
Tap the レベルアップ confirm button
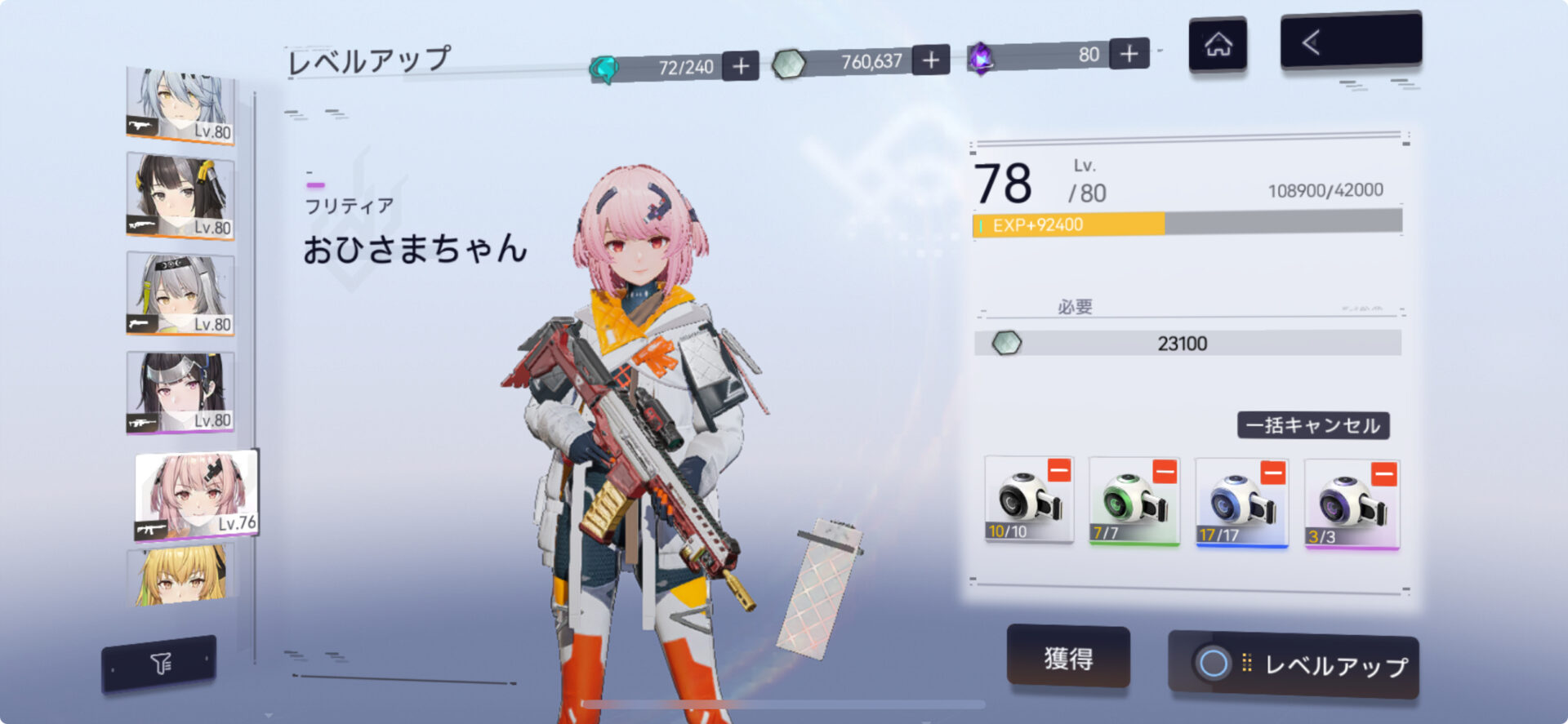[x=1294, y=664]
